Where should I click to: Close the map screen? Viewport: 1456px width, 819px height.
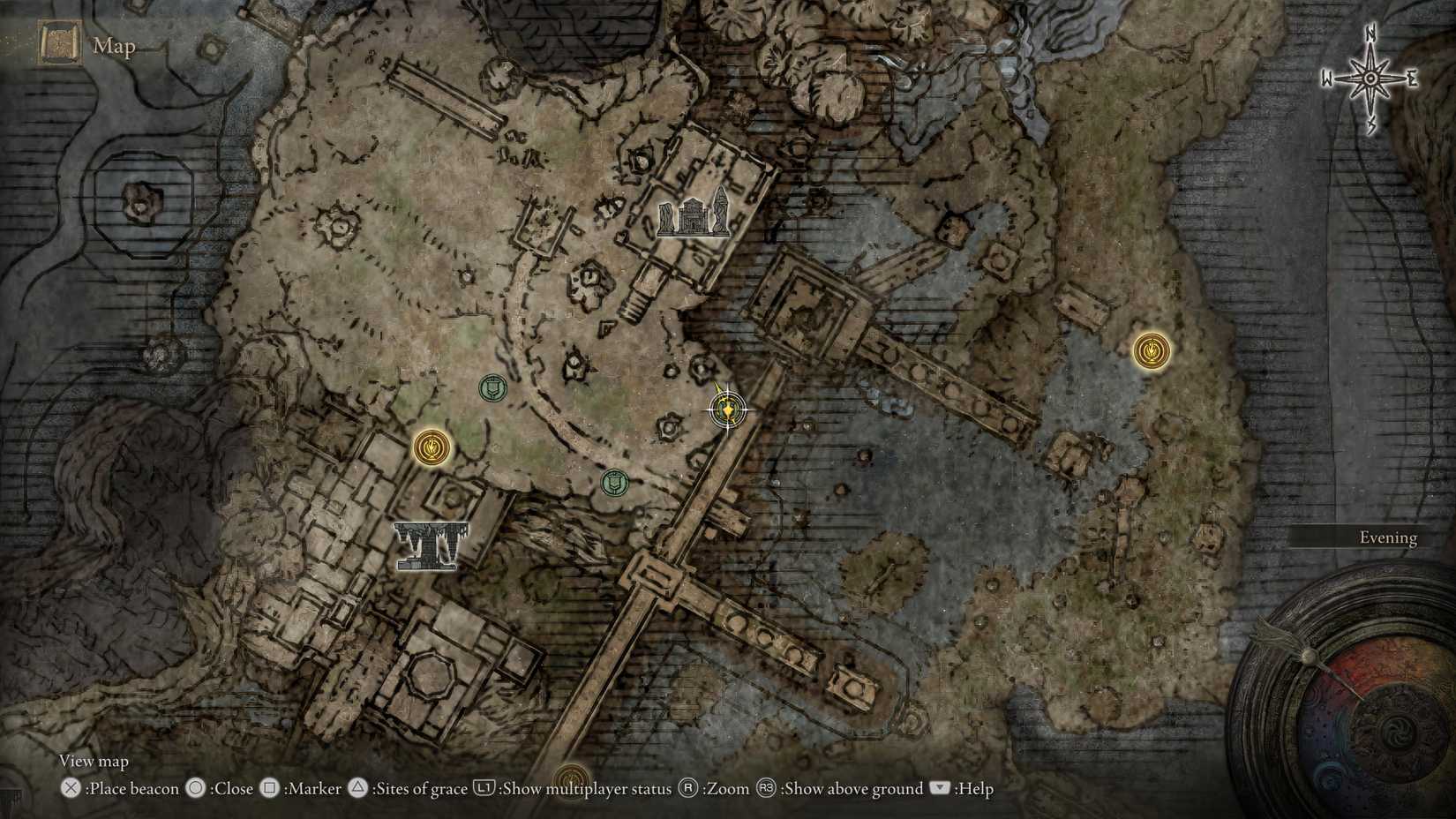pos(232,789)
